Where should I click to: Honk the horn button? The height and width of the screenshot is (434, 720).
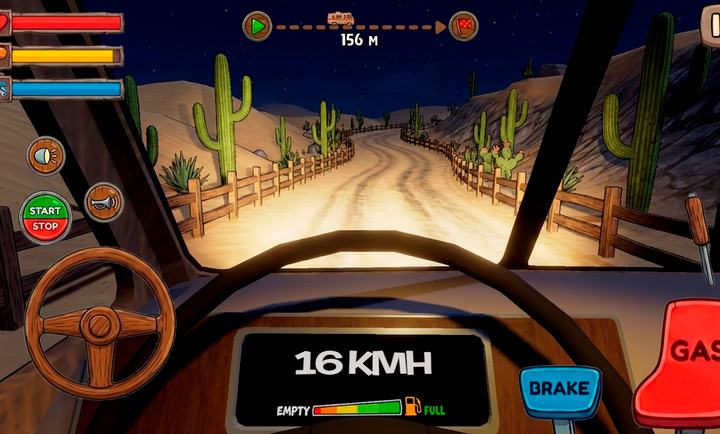[x=103, y=201]
